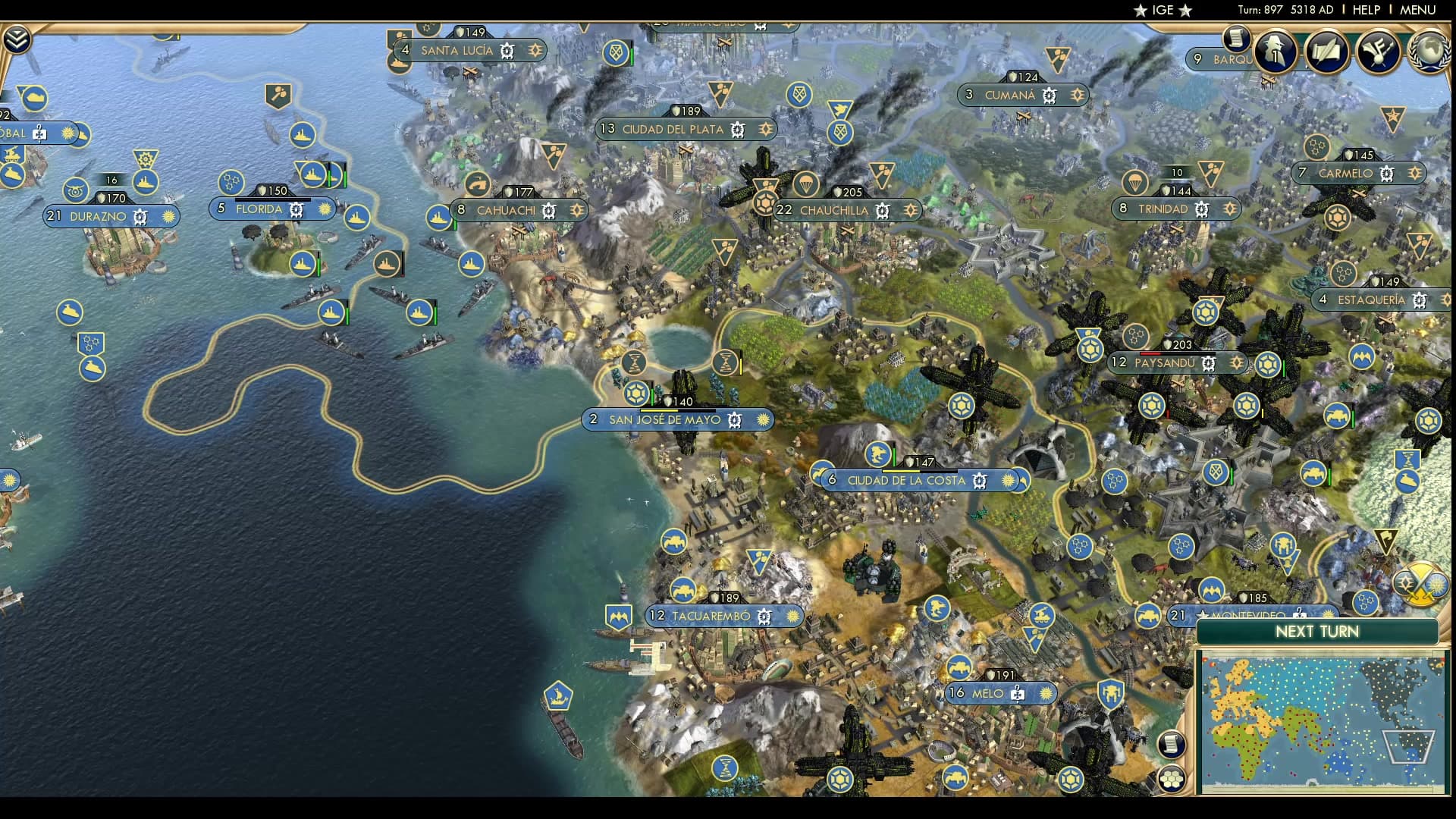Open the MENU item in top bar

[1419, 10]
